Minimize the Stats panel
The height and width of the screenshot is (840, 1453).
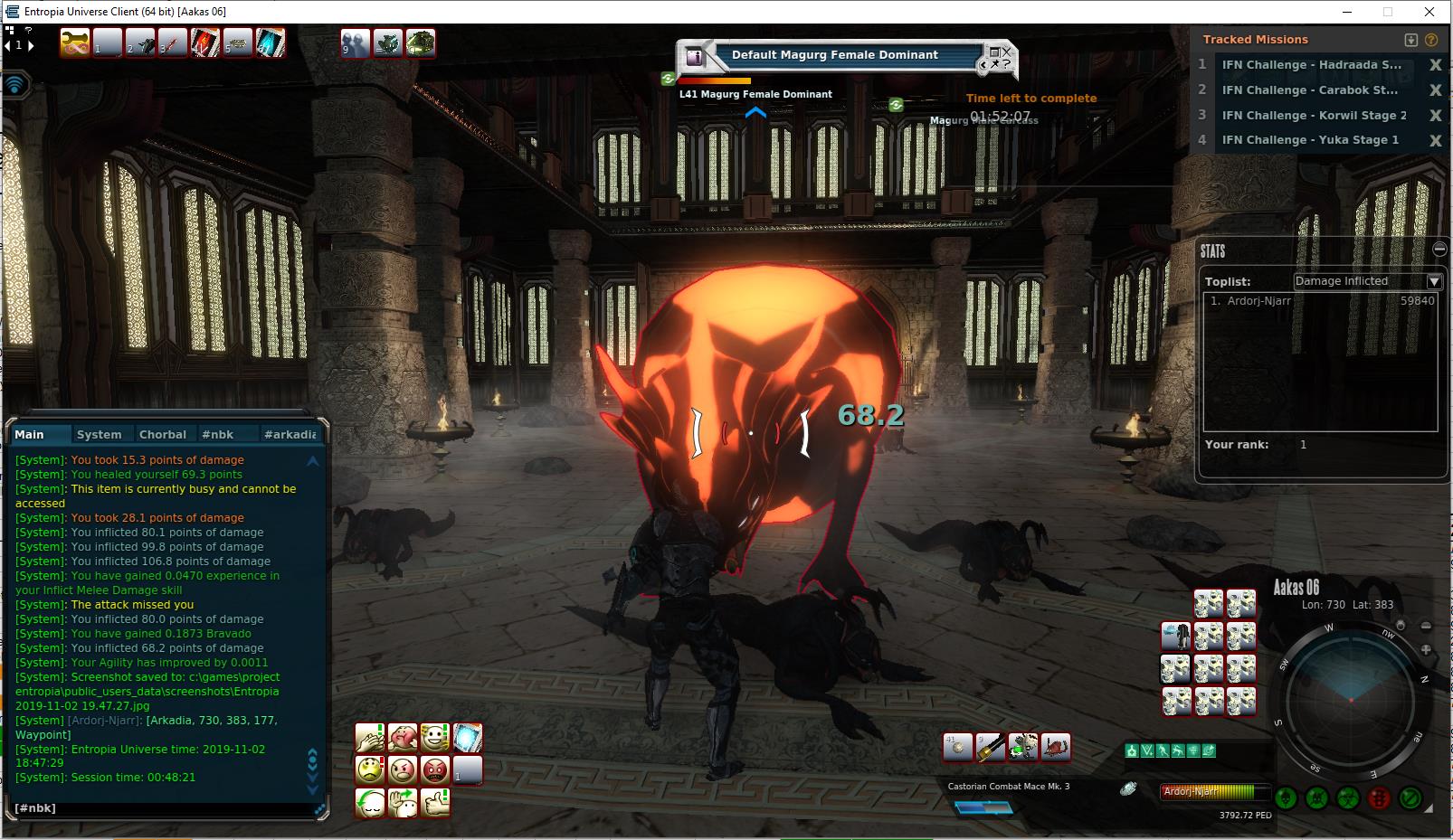pyautogui.click(x=1439, y=250)
